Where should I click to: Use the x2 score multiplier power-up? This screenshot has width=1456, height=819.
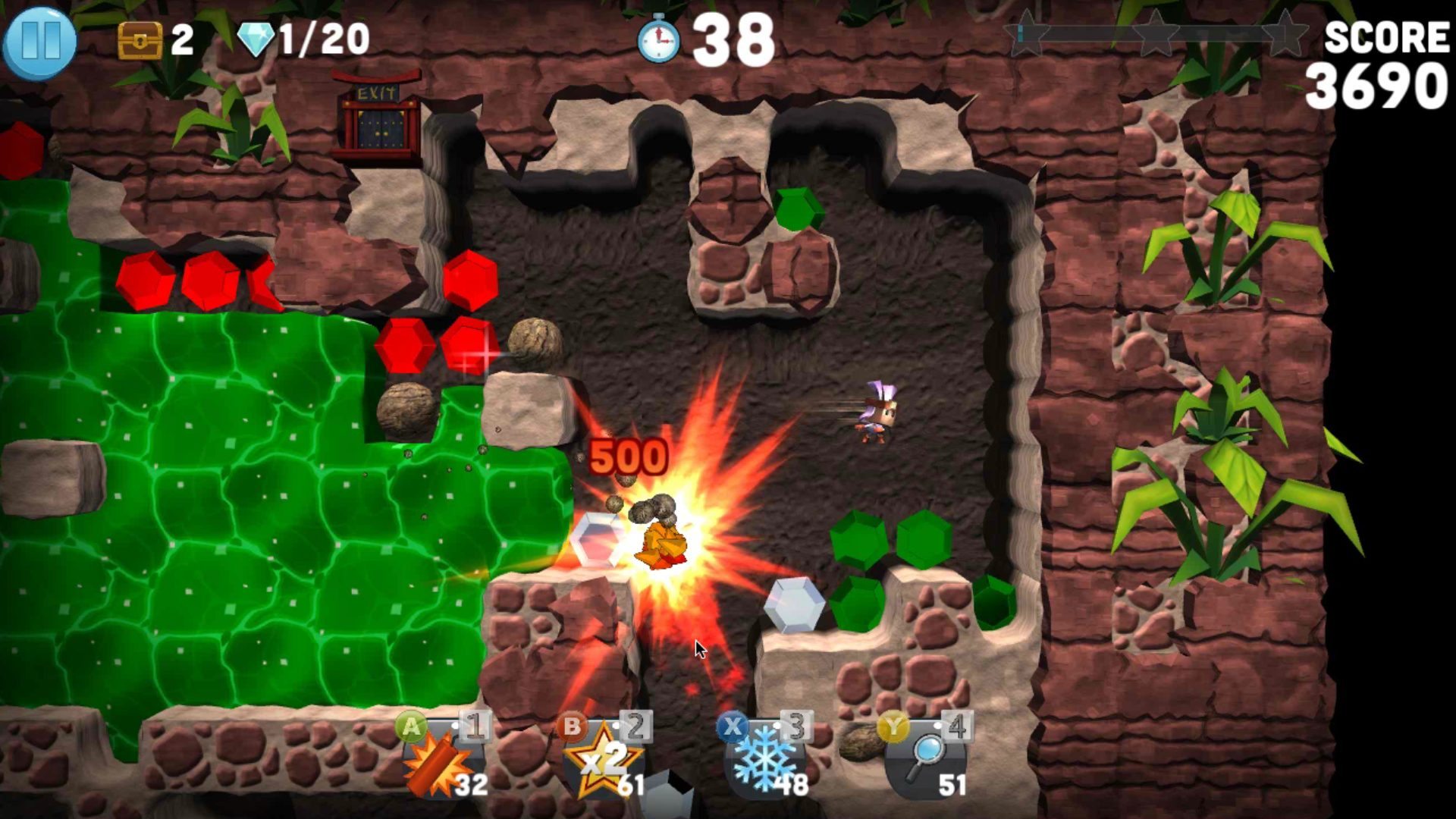point(603,764)
